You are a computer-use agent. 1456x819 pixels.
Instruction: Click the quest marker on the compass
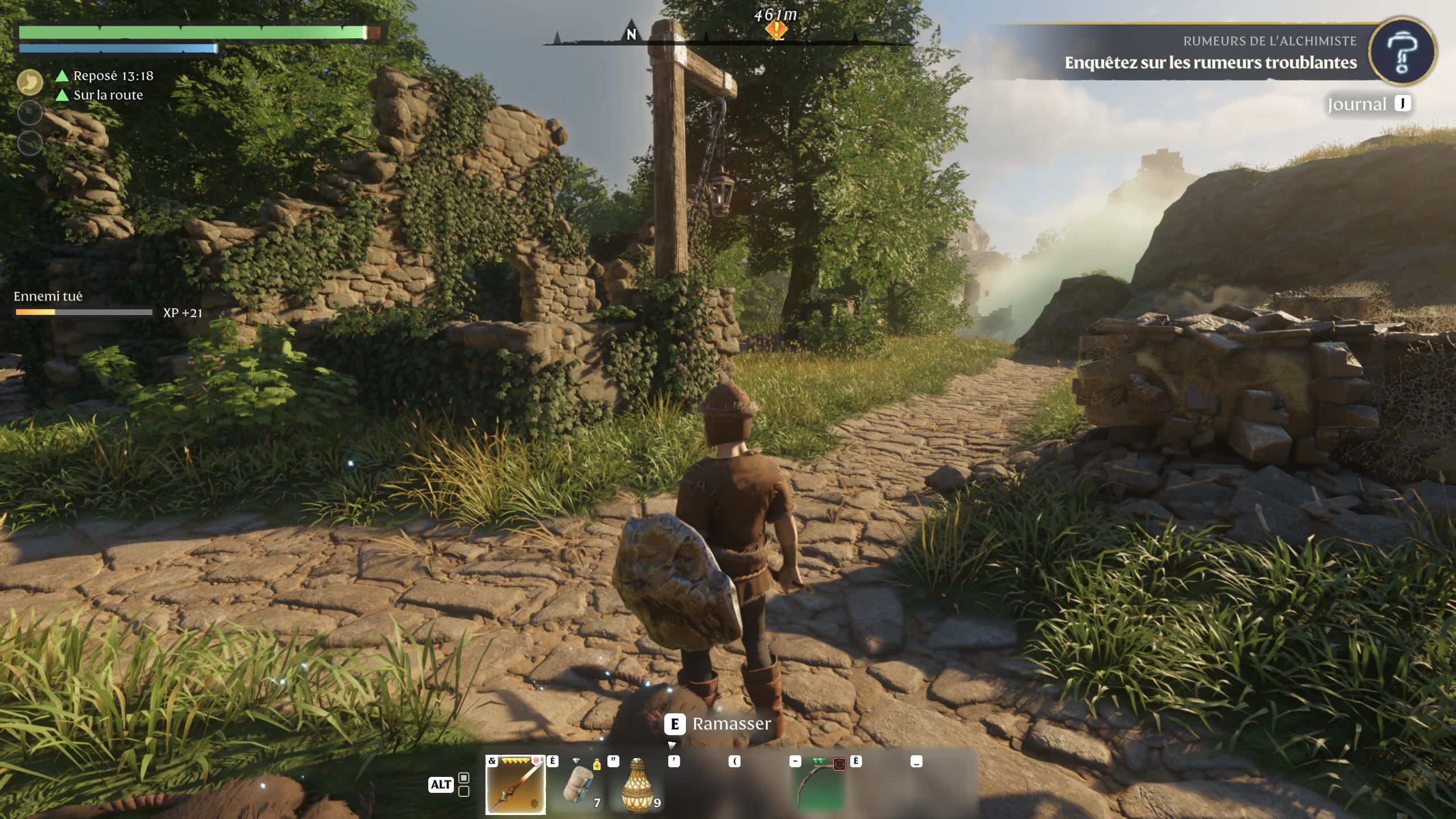(x=776, y=29)
